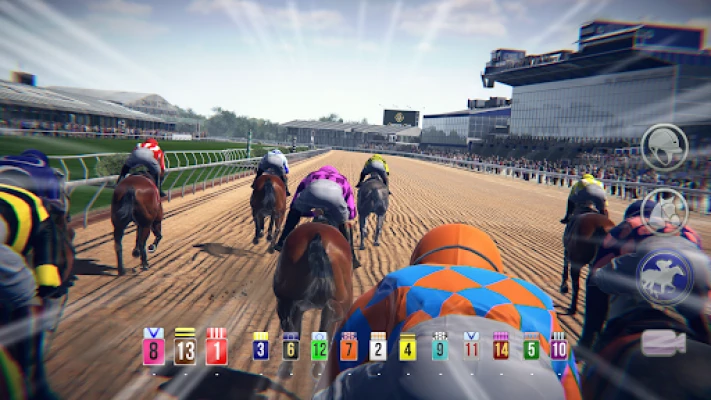Select the yellow number 4 runner badge
Viewport: 711px width, 400px height.
tap(408, 347)
